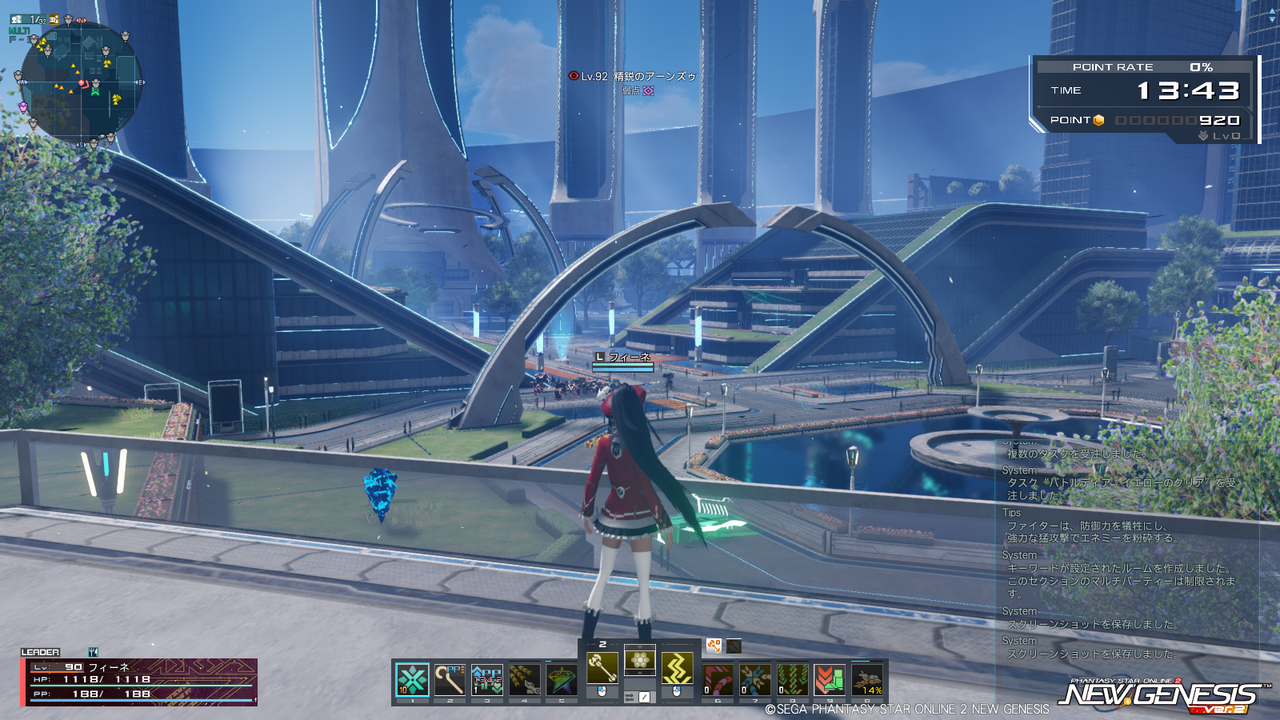Activate the blue PP arrows skill in slot 3
Screen dimensions: 1280x720
pyautogui.click(x=486, y=680)
